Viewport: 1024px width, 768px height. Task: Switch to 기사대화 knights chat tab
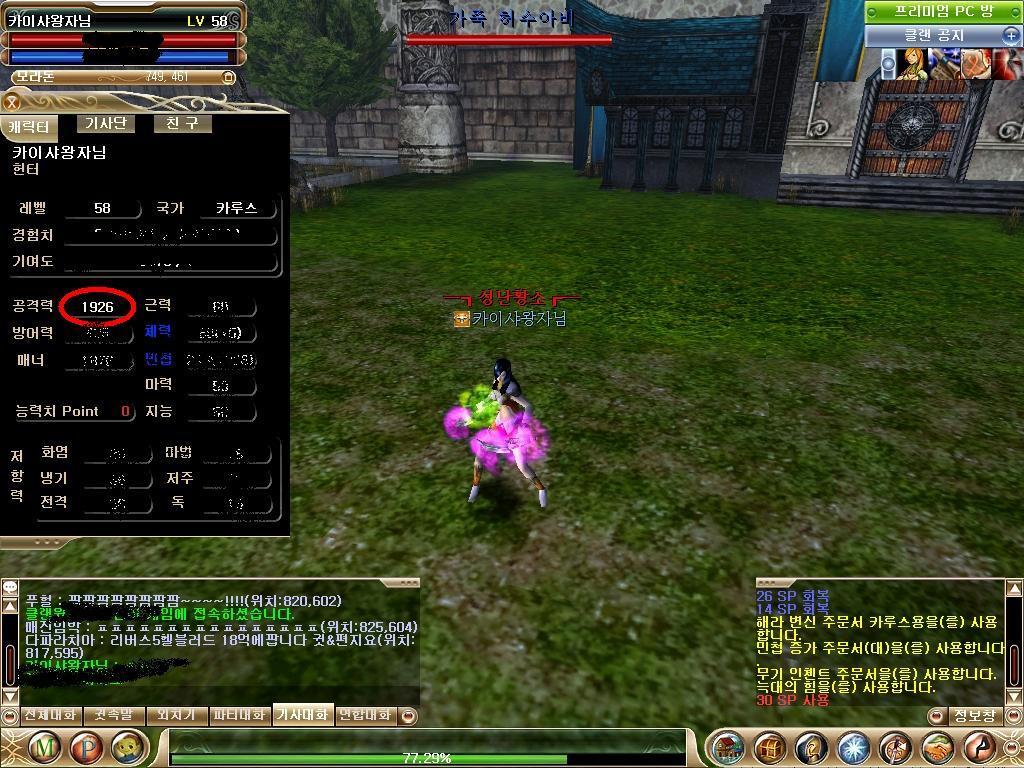pyautogui.click(x=302, y=715)
